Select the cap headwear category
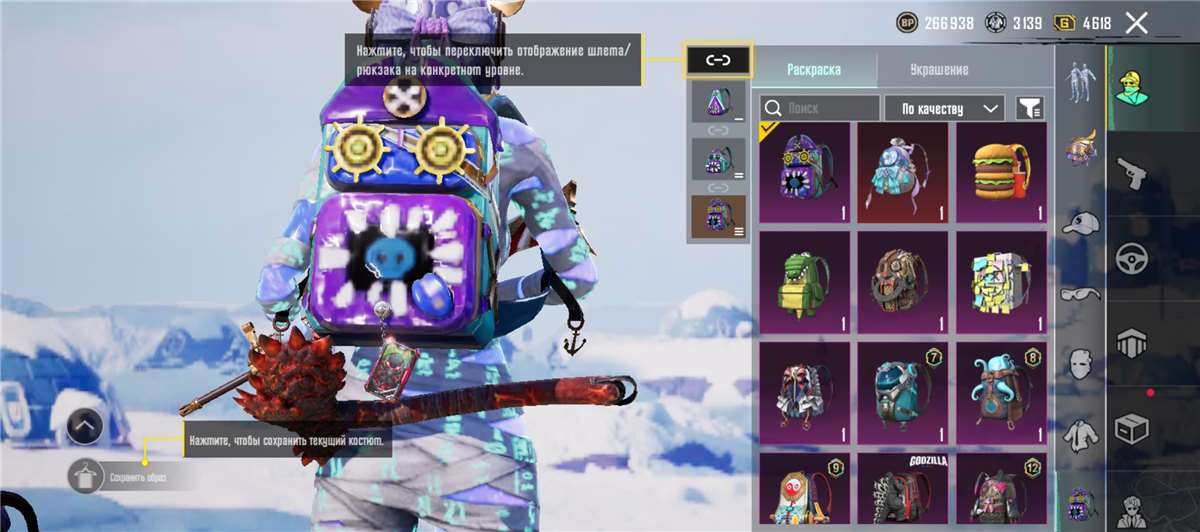 tap(1079, 224)
